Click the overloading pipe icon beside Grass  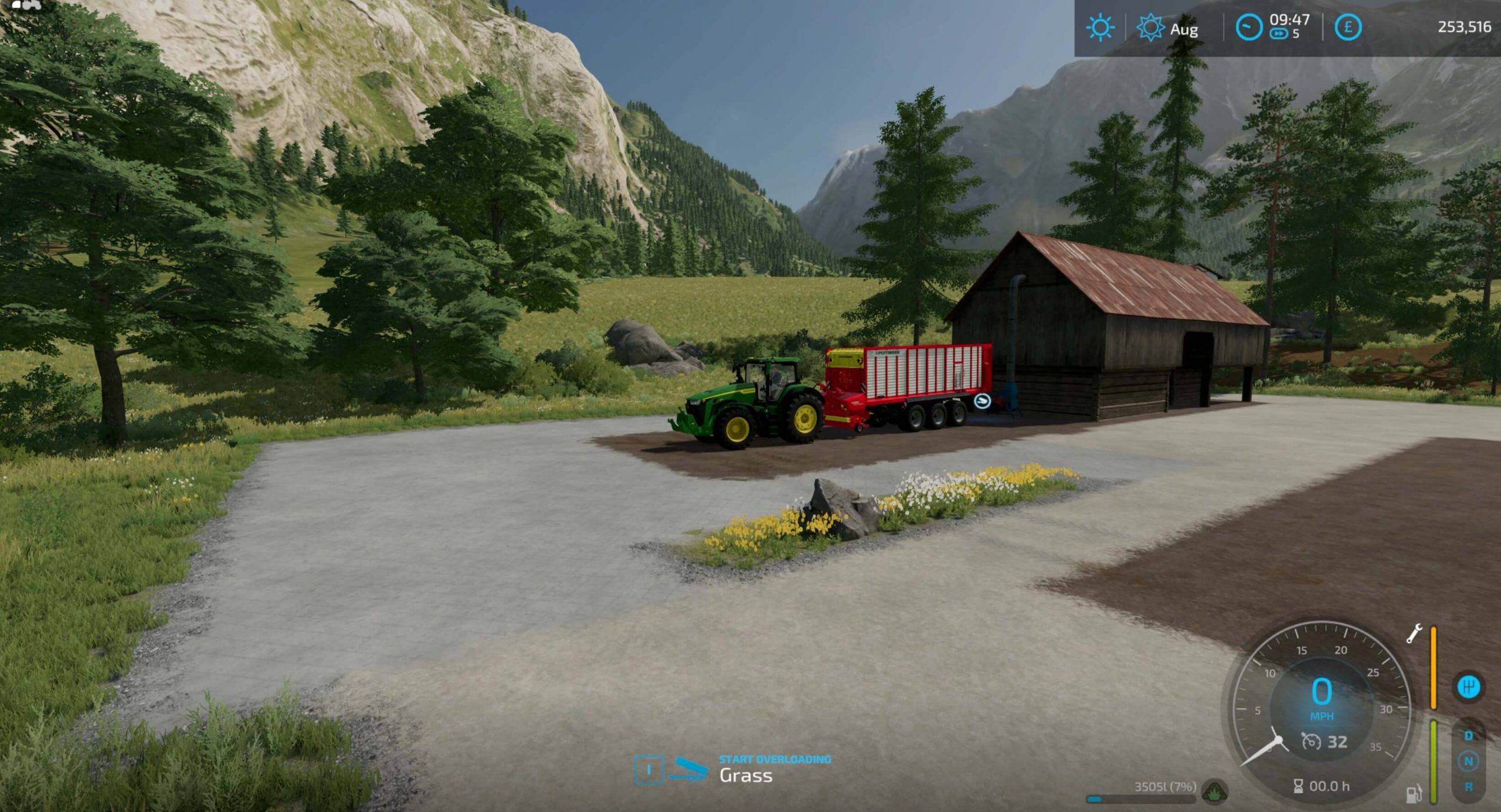[x=690, y=769]
